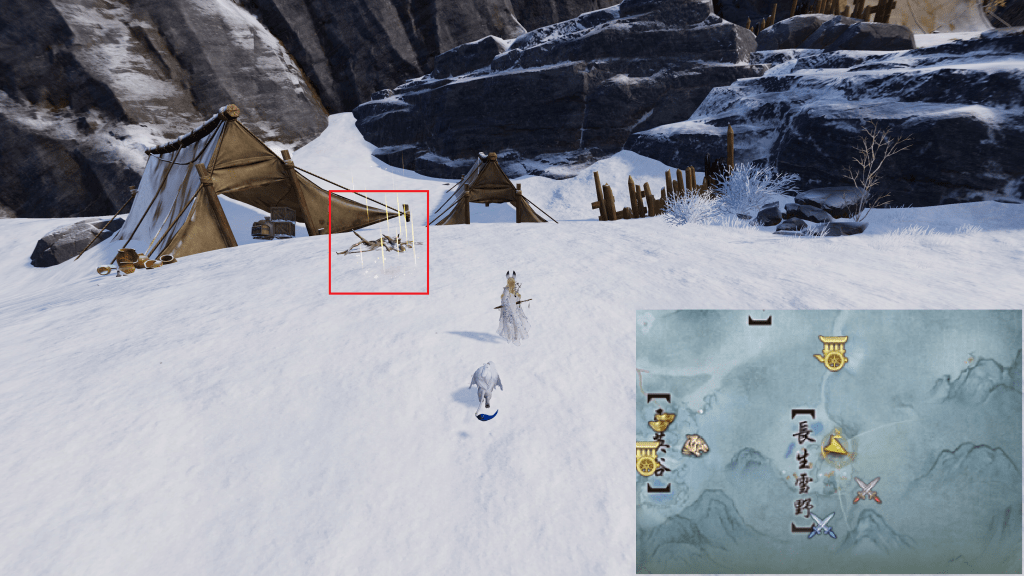The image size is (1024, 576).
Task: Select the golden carriage marker atop the map
Action: click(832, 352)
